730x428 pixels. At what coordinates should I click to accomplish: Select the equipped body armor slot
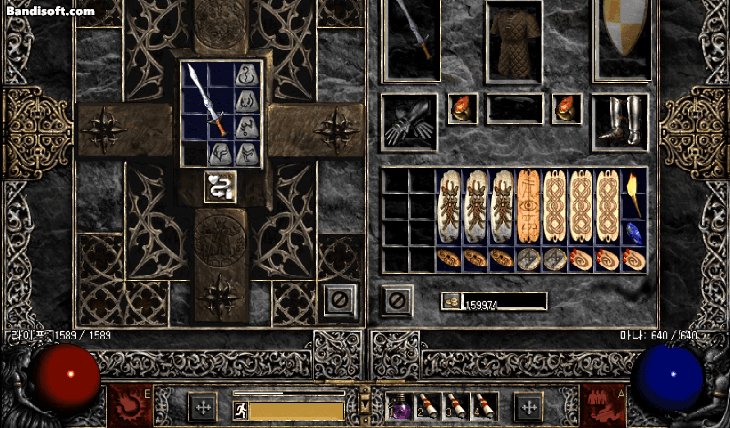click(514, 40)
